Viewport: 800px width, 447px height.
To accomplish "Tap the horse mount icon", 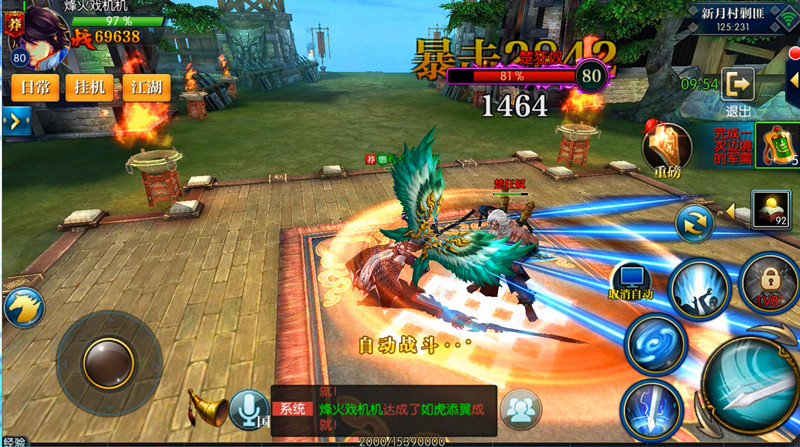I will [22, 307].
